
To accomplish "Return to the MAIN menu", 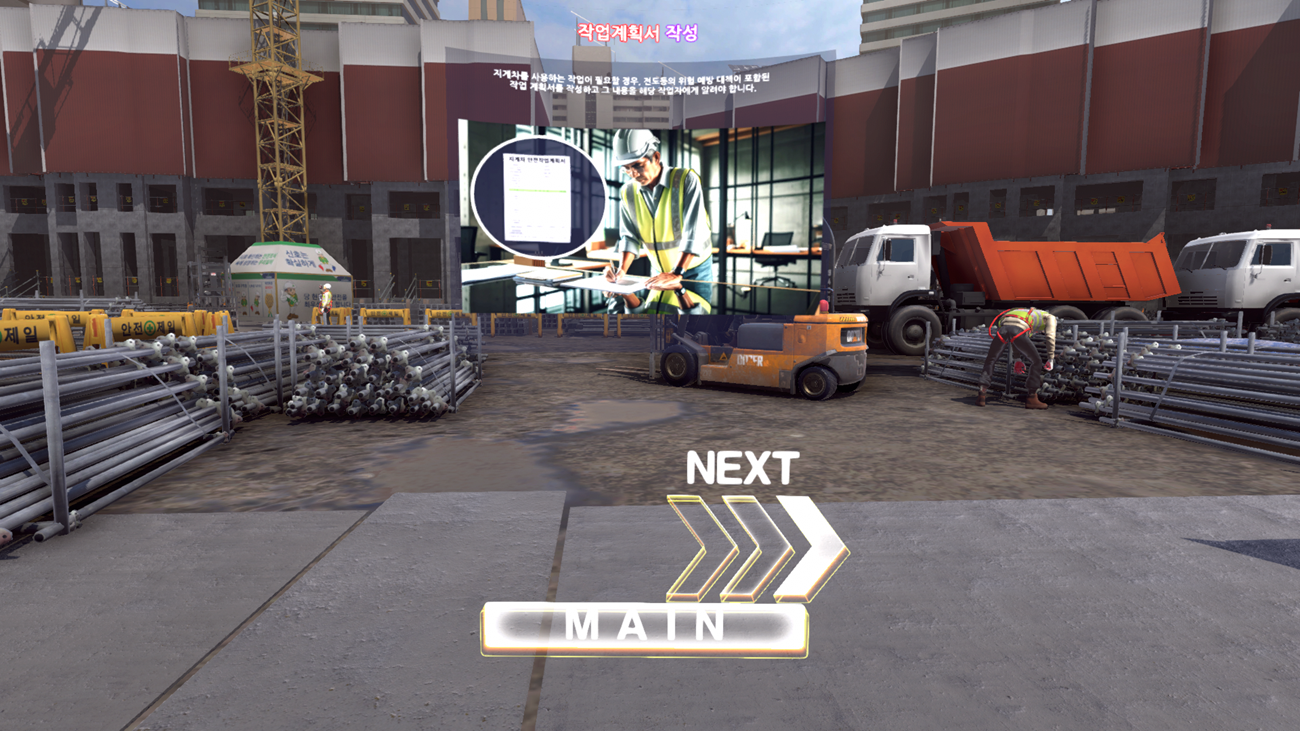I will coord(644,627).
